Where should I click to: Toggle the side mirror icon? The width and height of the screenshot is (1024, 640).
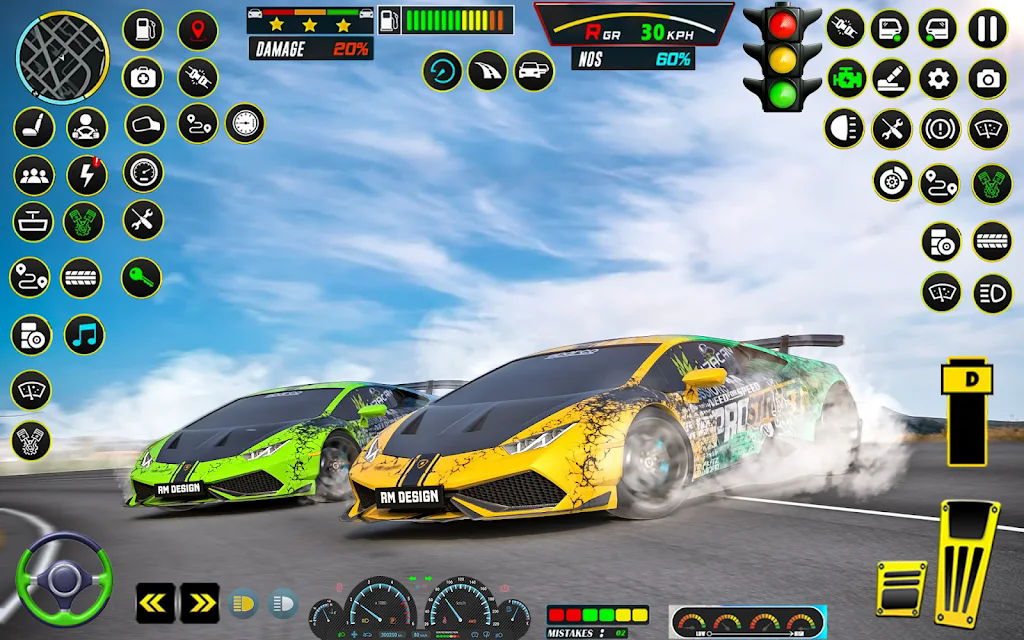[144, 125]
